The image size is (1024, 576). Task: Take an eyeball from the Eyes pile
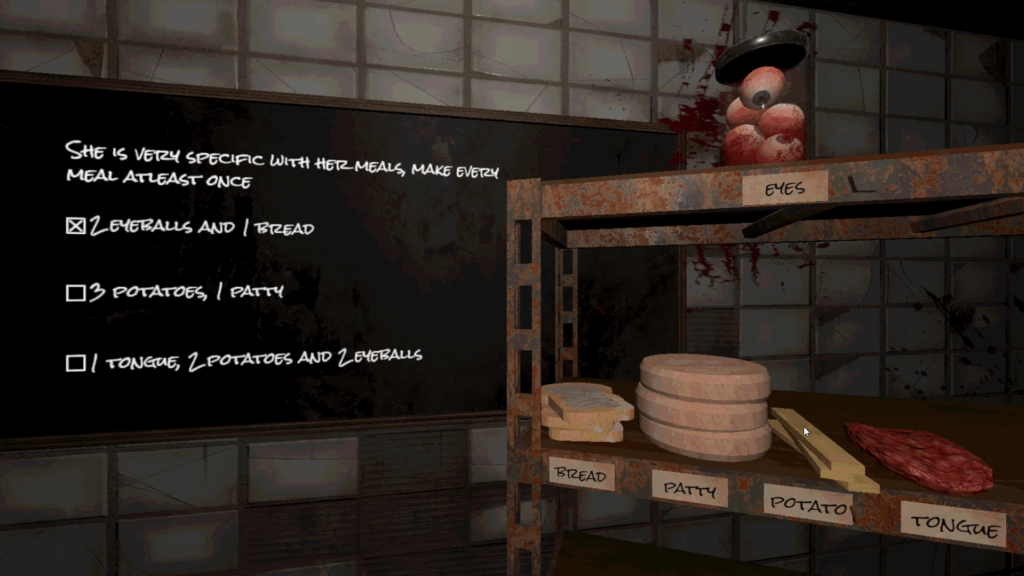coord(768,124)
